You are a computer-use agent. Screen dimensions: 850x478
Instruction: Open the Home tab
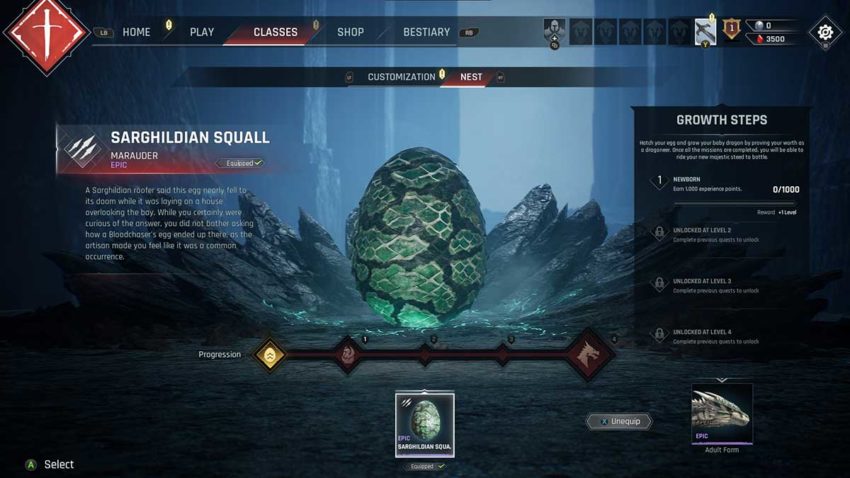pyautogui.click(x=136, y=32)
